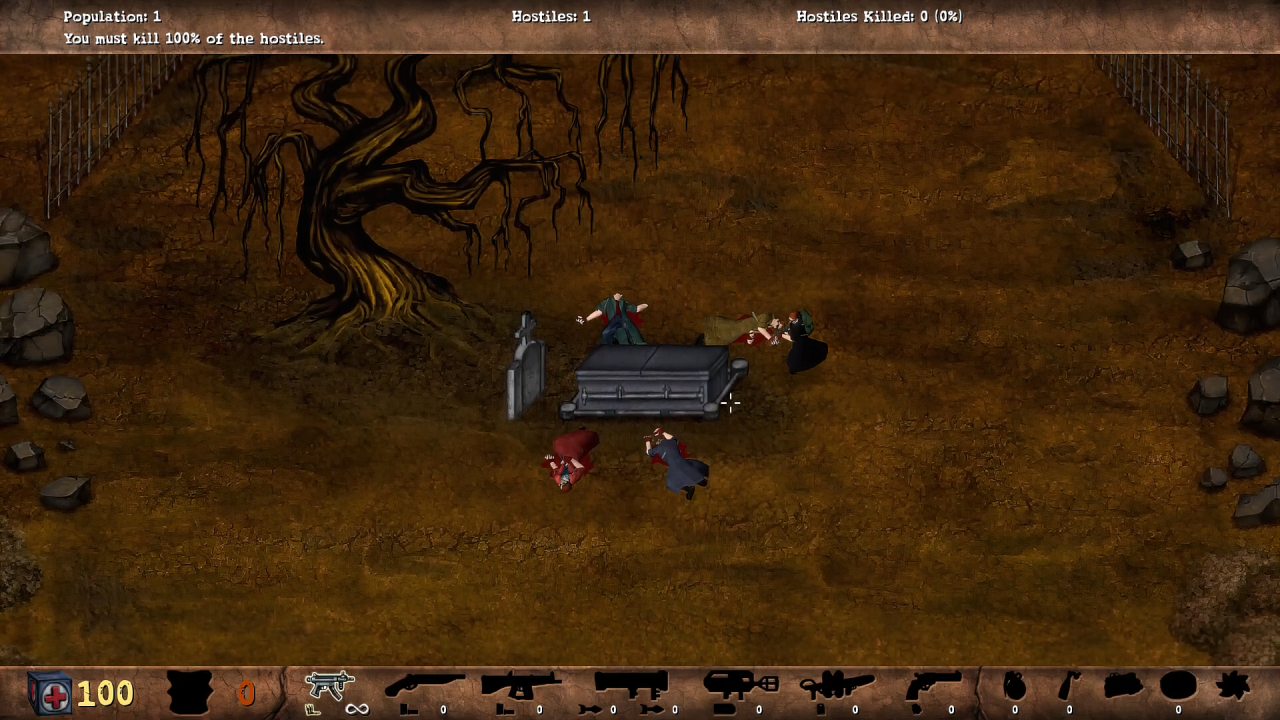This screenshot has width=1280, height=720.
Task: Click the body armor vest silhouette
Action: (x=190, y=691)
